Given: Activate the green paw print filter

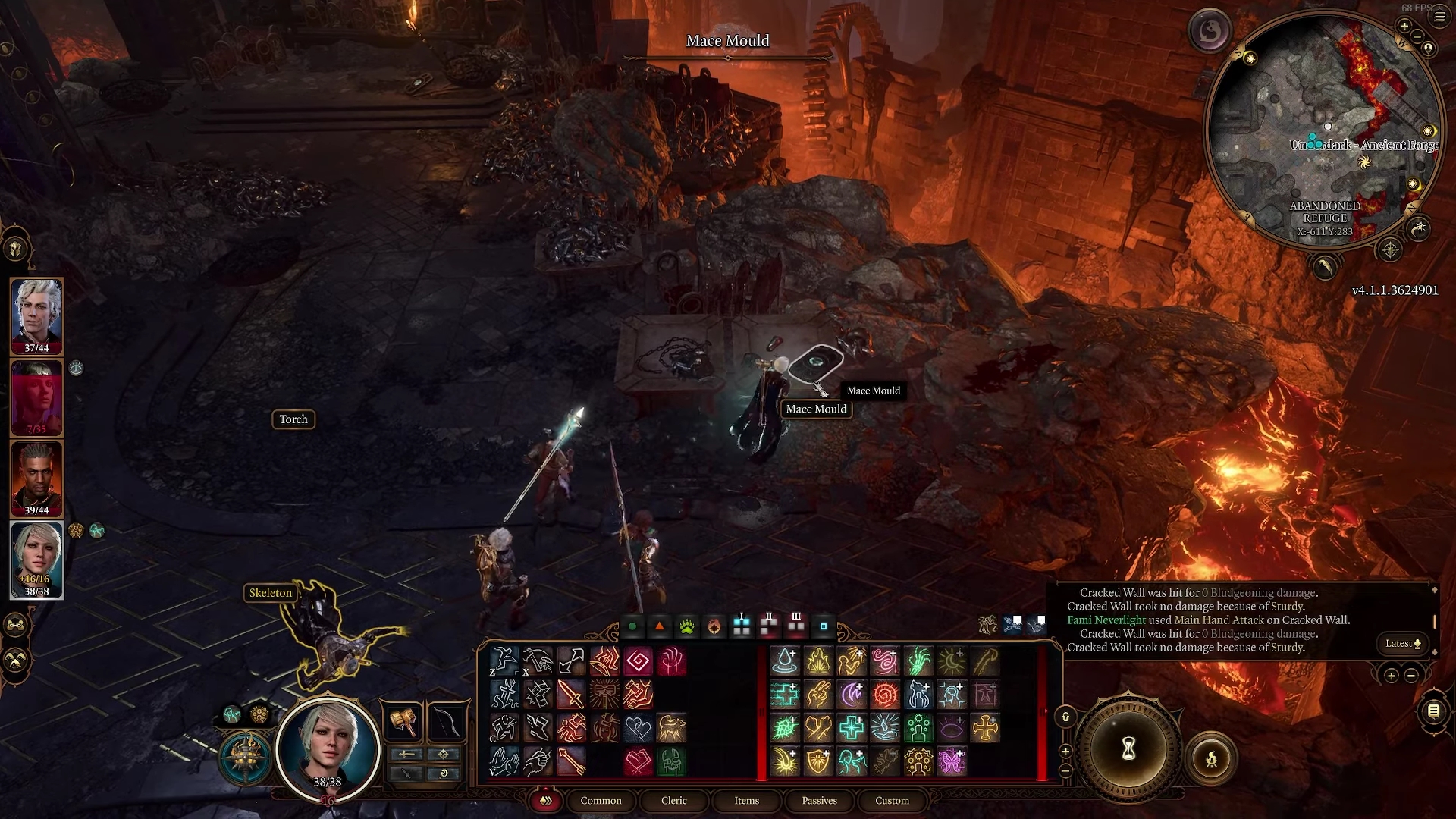Looking at the screenshot, I should click(687, 627).
